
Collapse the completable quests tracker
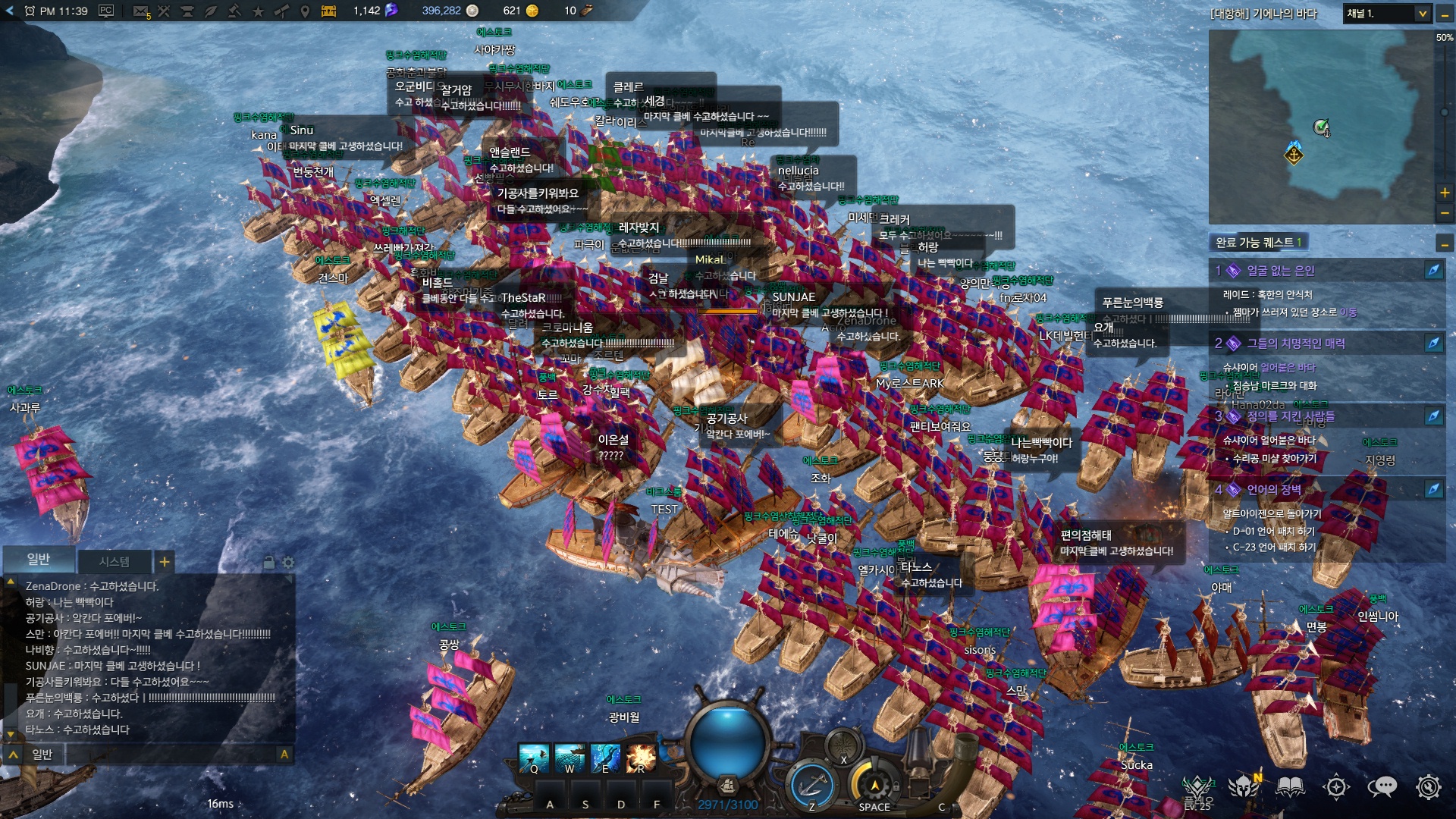coord(1445,243)
